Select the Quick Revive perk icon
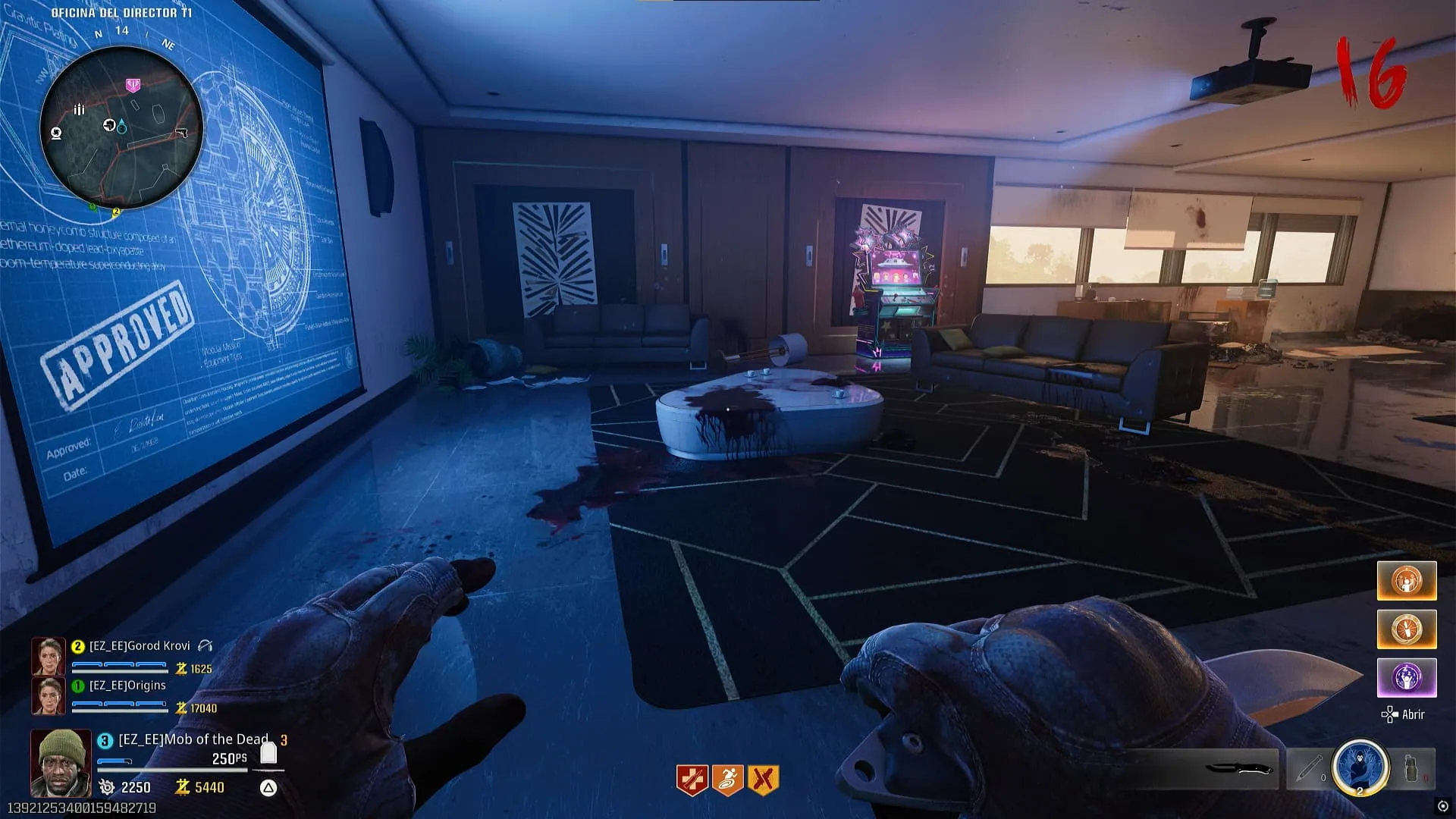 pyautogui.click(x=692, y=780)
